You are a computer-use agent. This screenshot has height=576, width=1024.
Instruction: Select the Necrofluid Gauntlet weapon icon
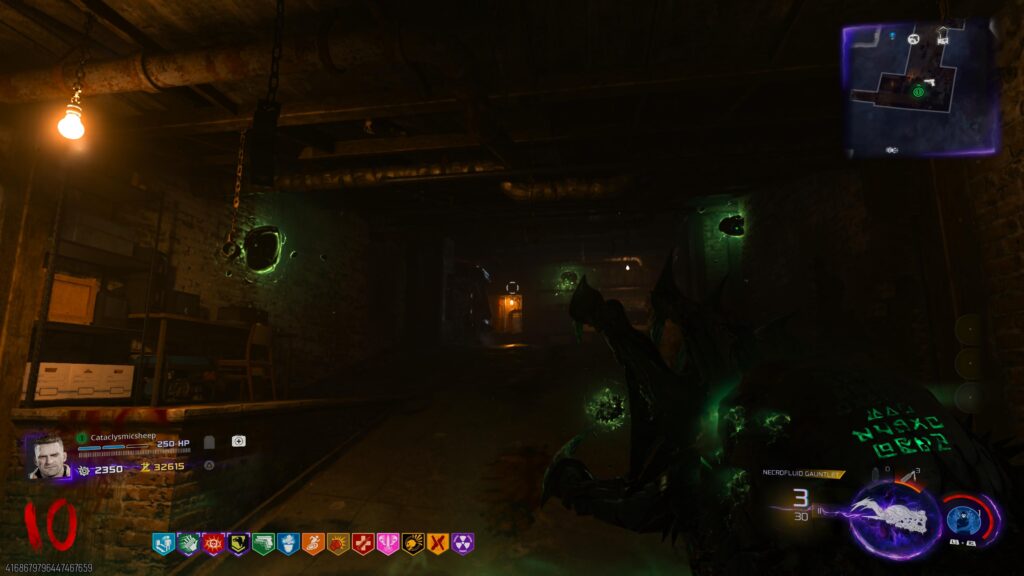click(x=895, y=519)
